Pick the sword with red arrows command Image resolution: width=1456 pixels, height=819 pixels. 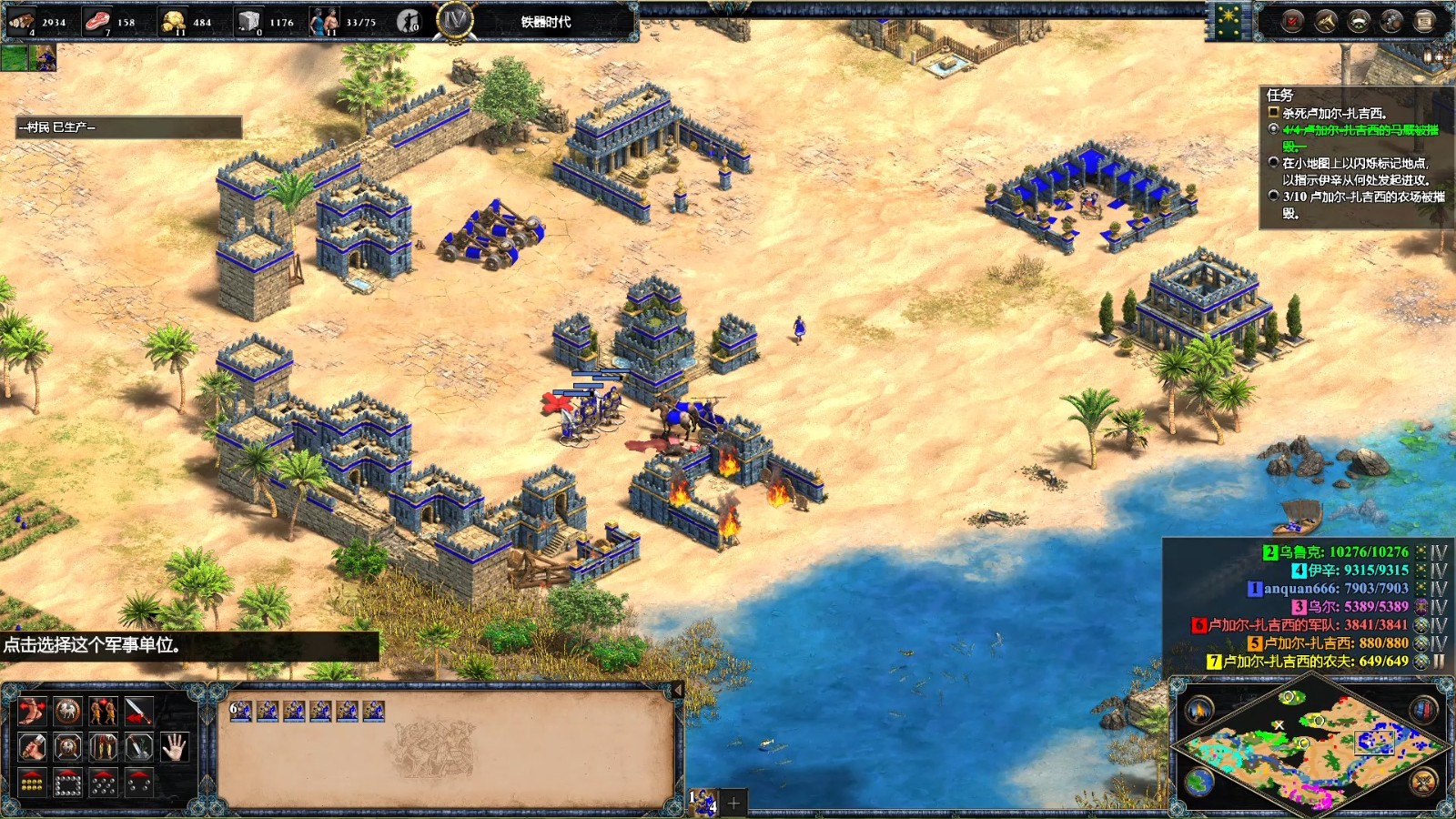tap(138, 711)
